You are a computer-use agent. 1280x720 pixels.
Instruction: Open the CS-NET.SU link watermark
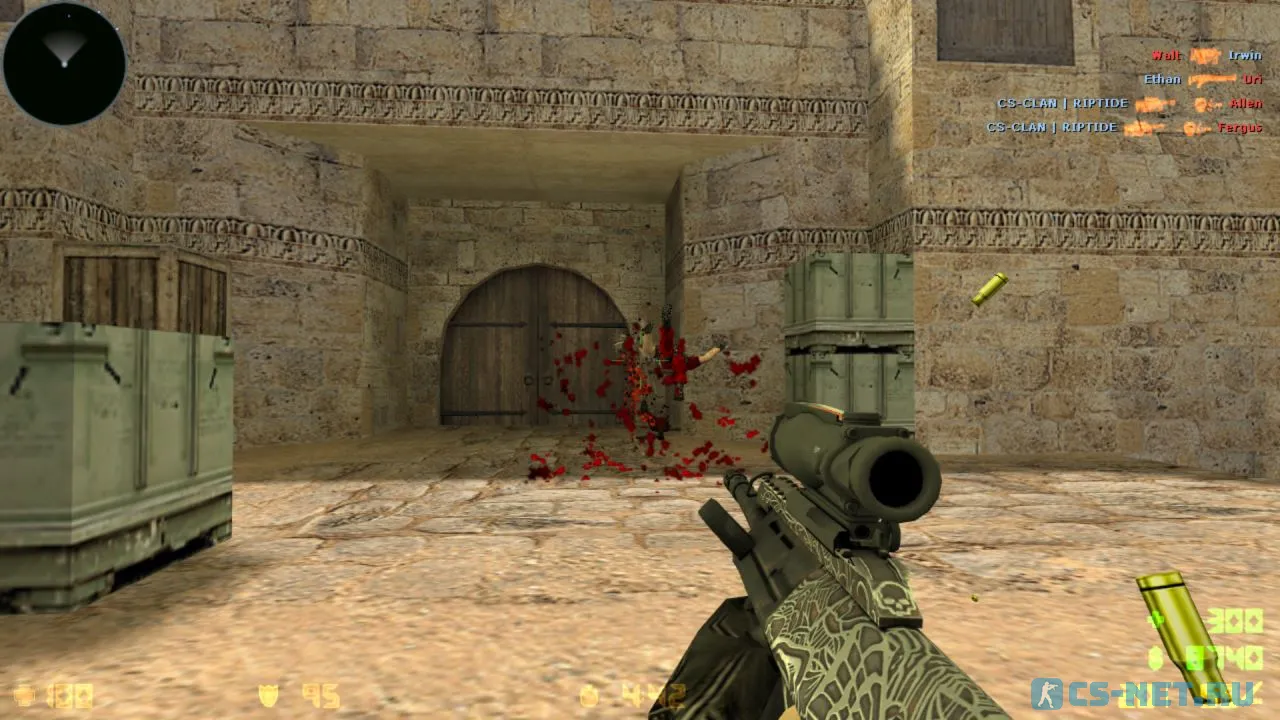coord(1165,693)
